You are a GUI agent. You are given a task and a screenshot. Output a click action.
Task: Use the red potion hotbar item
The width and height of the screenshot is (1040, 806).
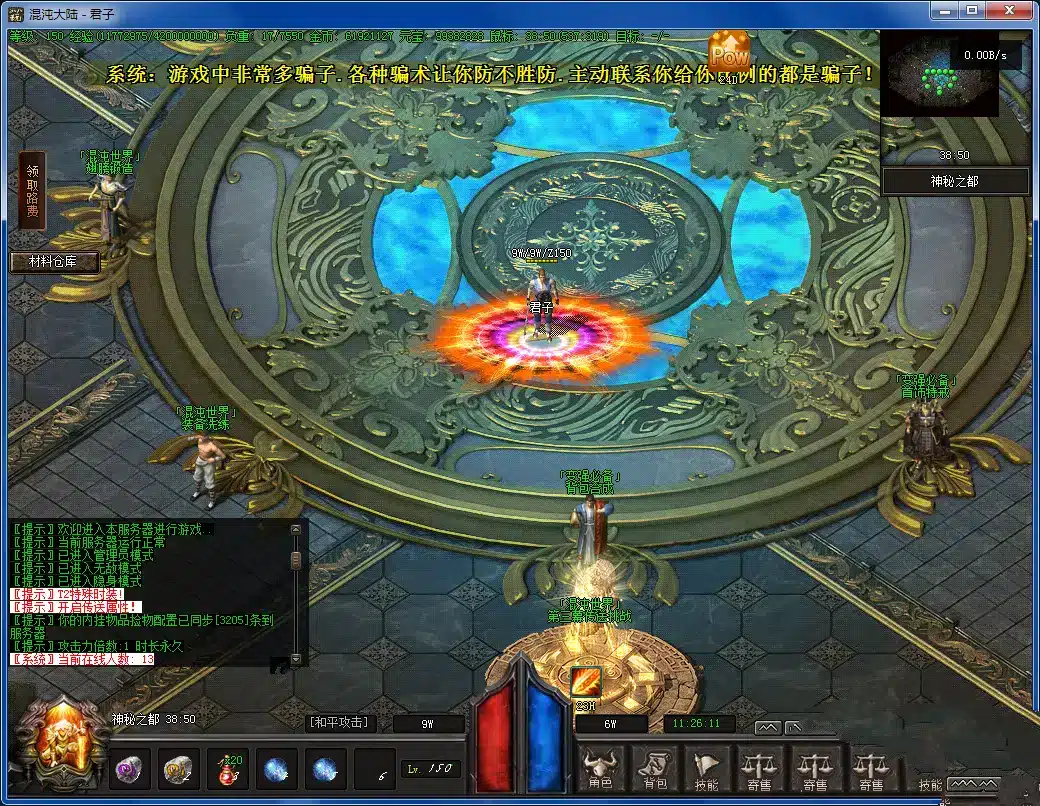[228, 769]
